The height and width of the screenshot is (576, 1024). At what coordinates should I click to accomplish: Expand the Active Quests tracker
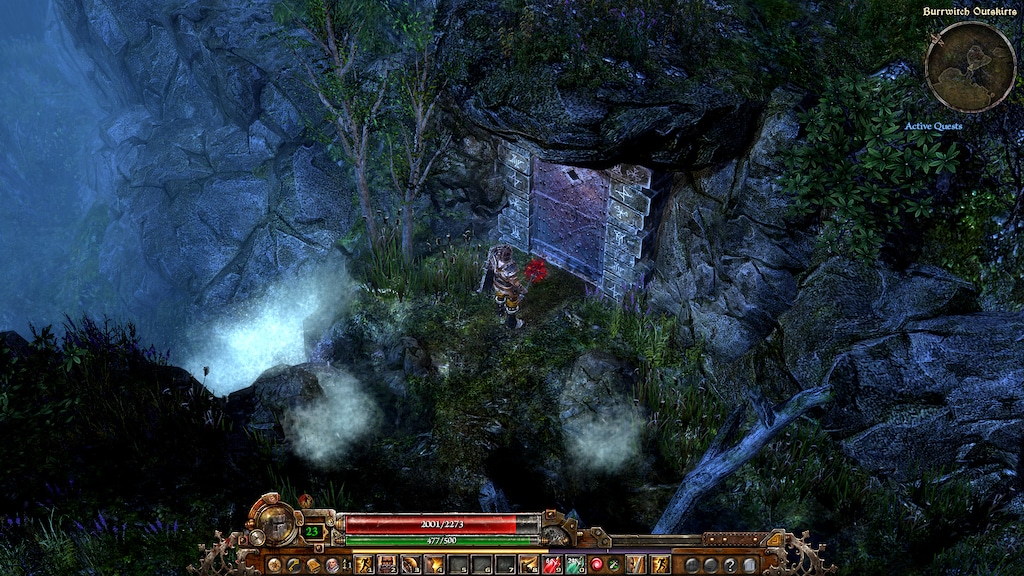pos(933,126)
